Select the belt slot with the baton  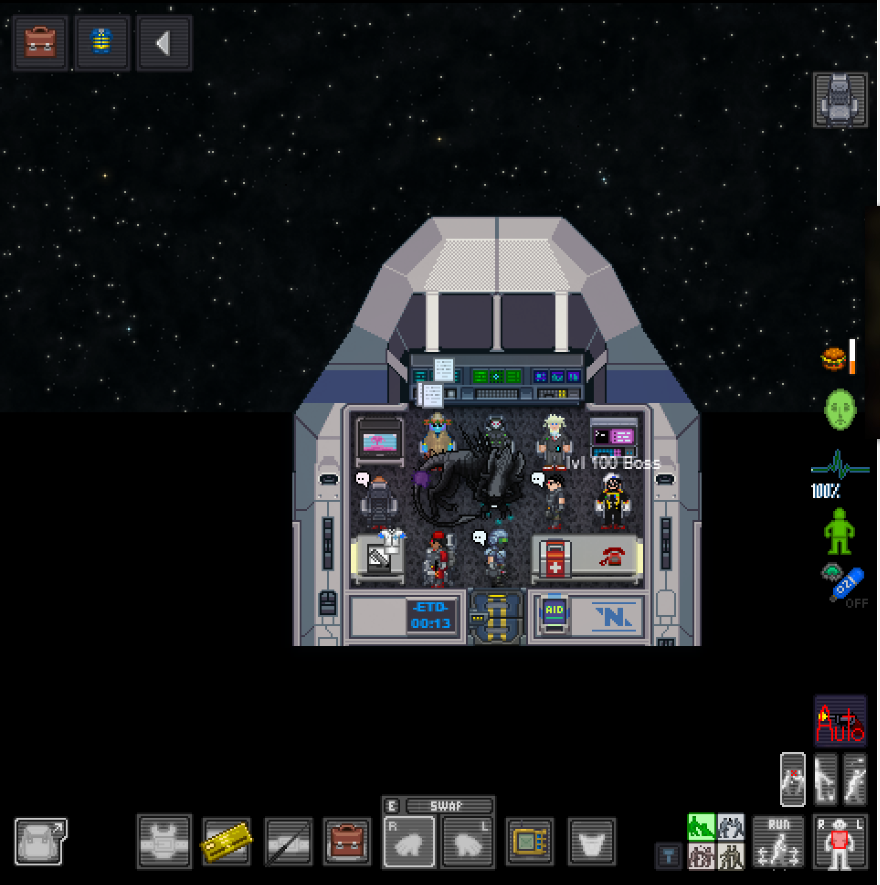pyautogui.click(x=289, y=841)
